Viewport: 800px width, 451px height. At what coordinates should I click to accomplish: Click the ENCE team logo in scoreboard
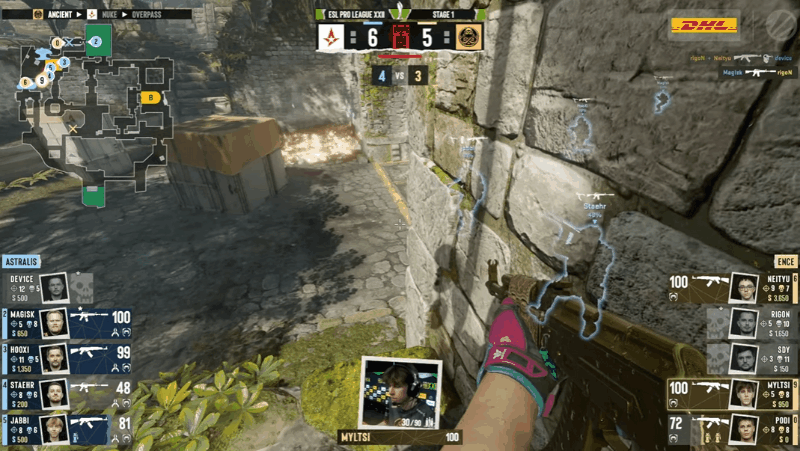[x=465, y=39]
